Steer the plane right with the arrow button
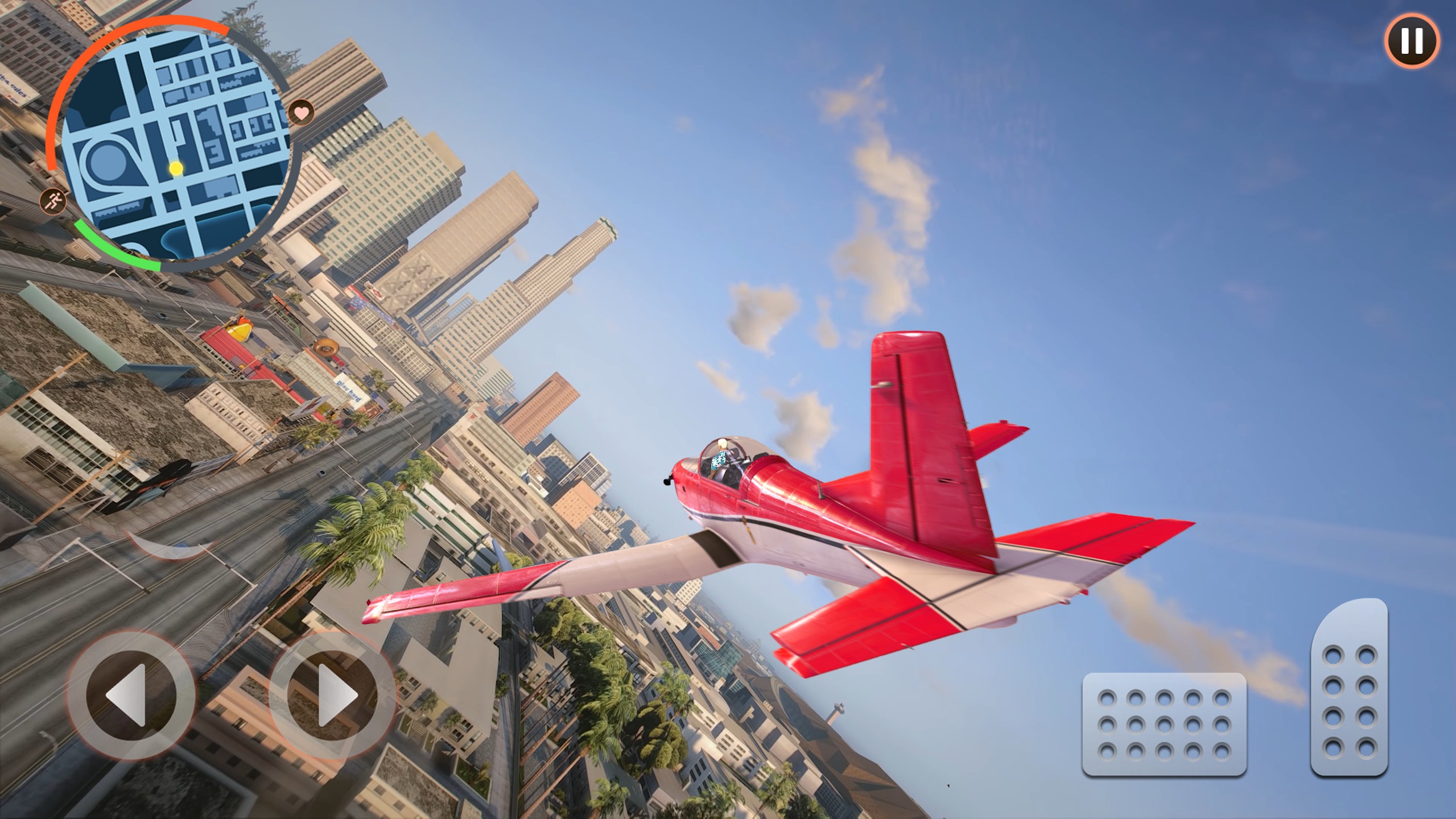The width and height of the screenshot is (1456, 819). (x=332, y=694)
